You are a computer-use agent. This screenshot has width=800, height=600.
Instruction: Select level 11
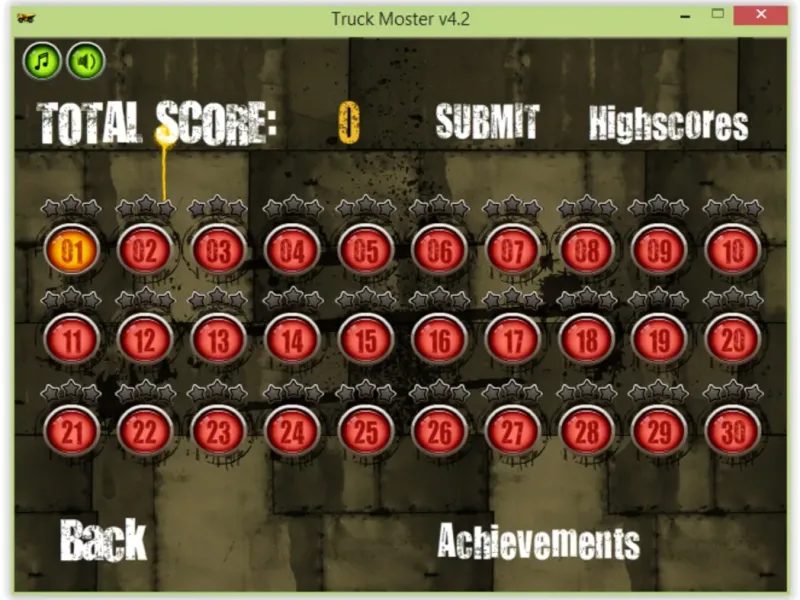tap(72, 340)
